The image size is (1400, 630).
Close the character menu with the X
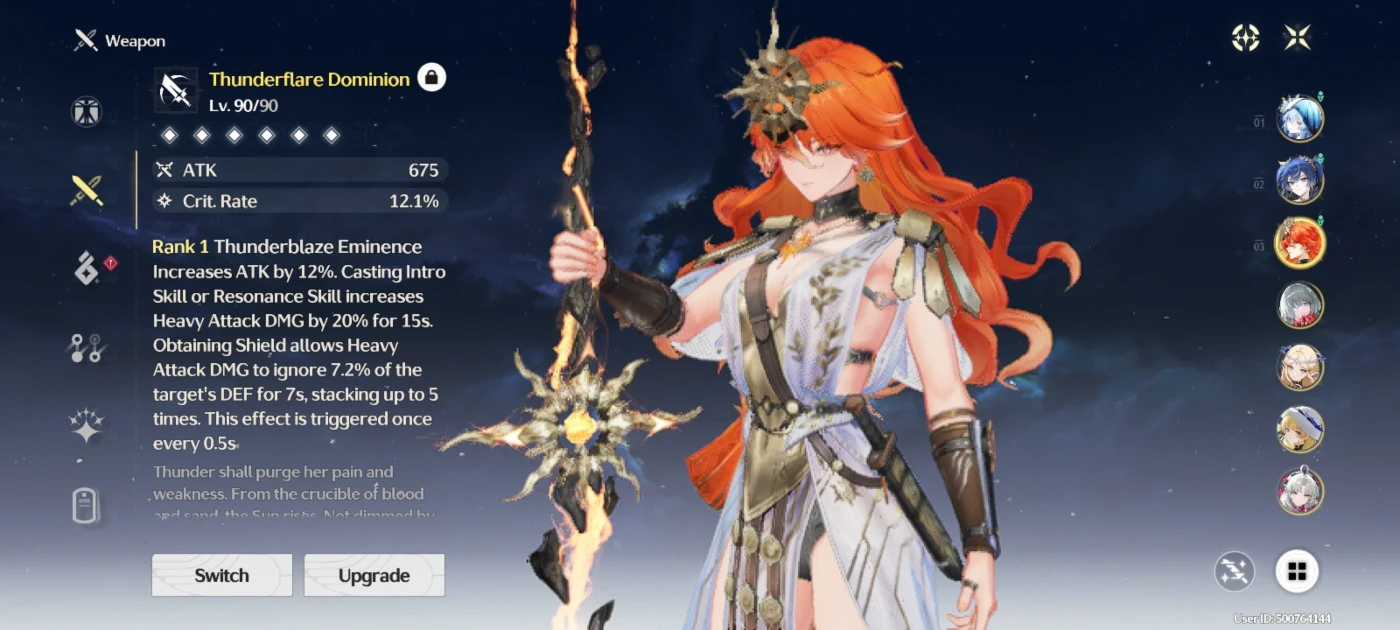click(1297, 38)
